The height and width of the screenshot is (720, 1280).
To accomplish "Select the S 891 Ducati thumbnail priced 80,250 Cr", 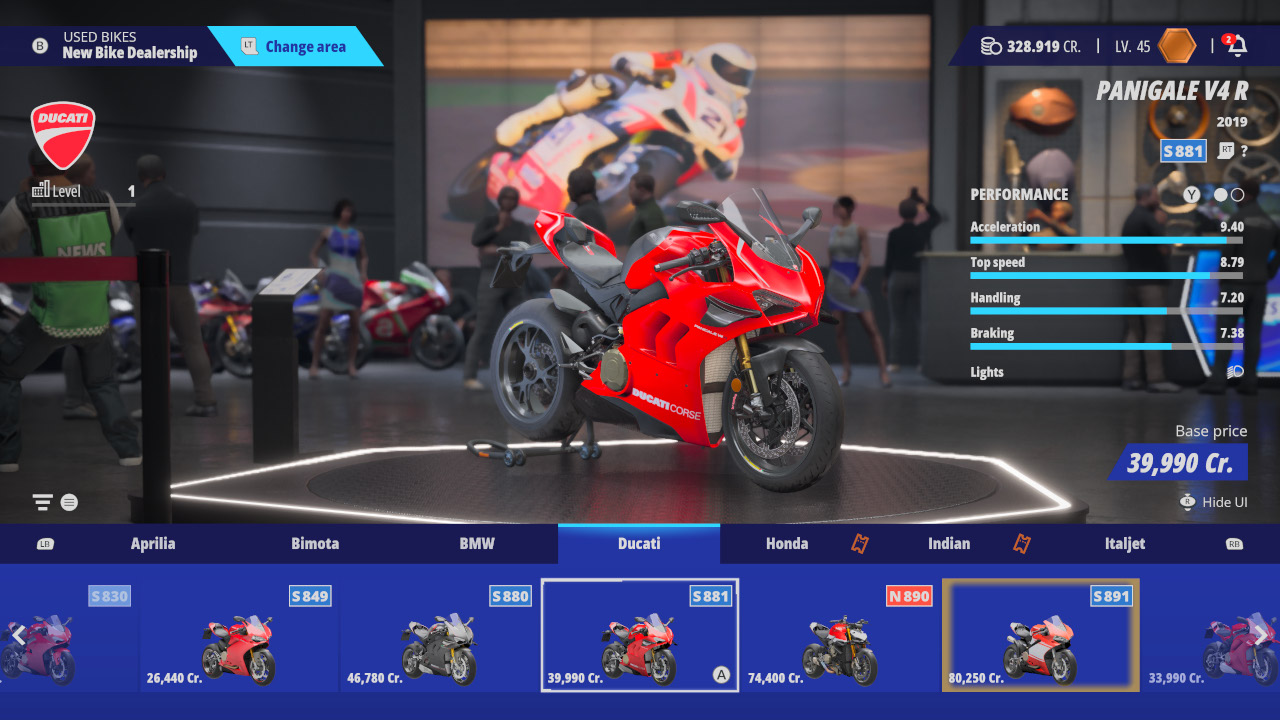I will [1040, 634].
